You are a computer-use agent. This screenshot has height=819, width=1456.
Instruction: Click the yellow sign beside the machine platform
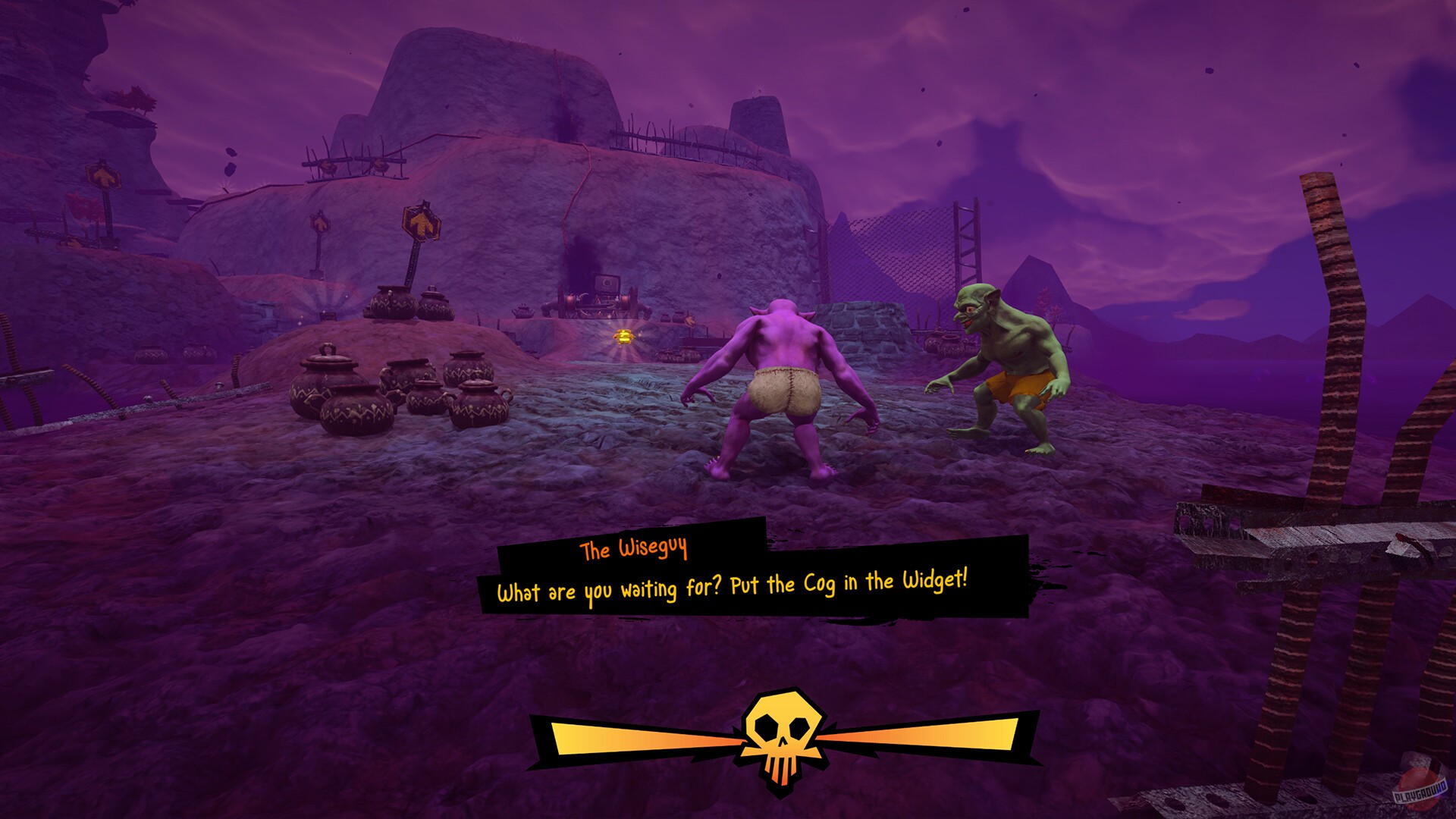pos(690,320)
